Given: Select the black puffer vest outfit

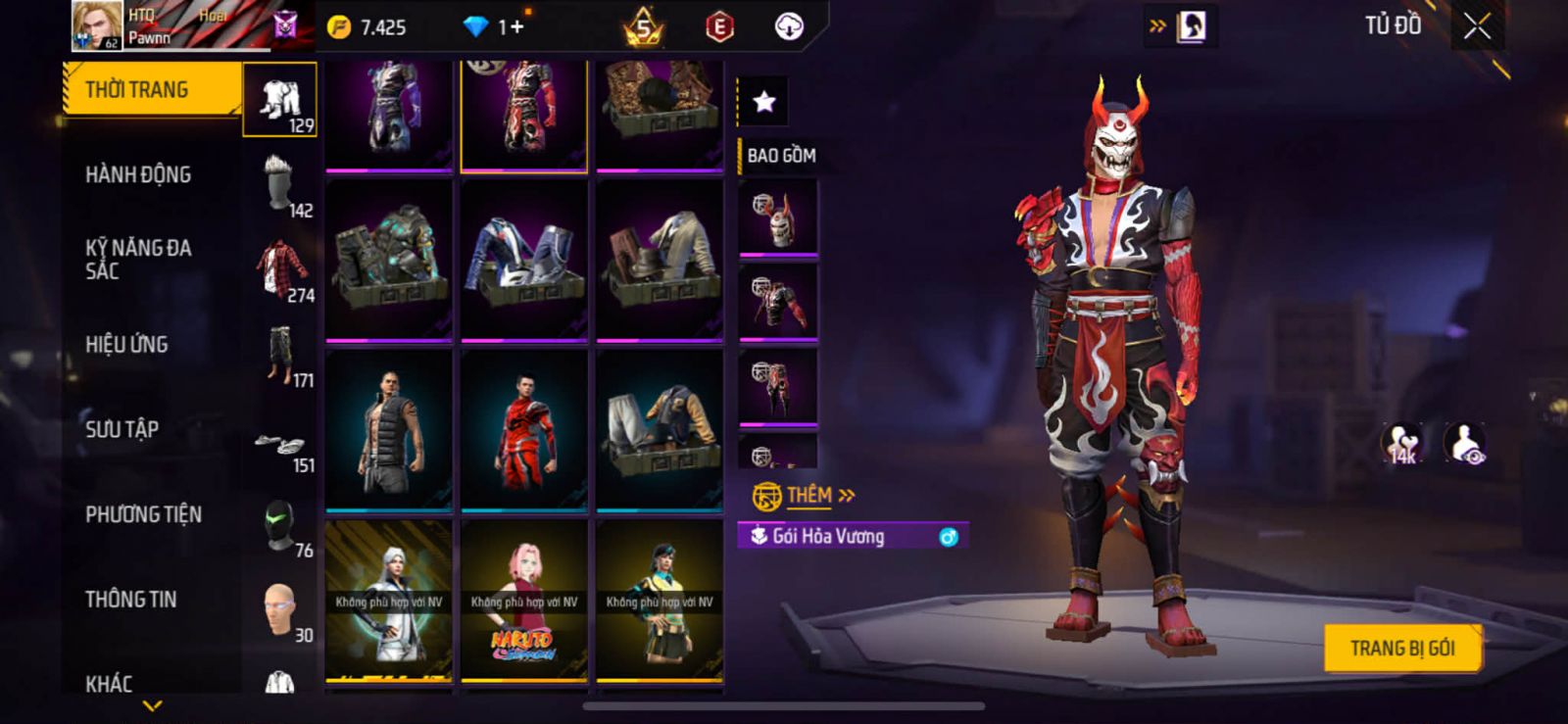Looking at the screenshot, I should tap(389, 429).
